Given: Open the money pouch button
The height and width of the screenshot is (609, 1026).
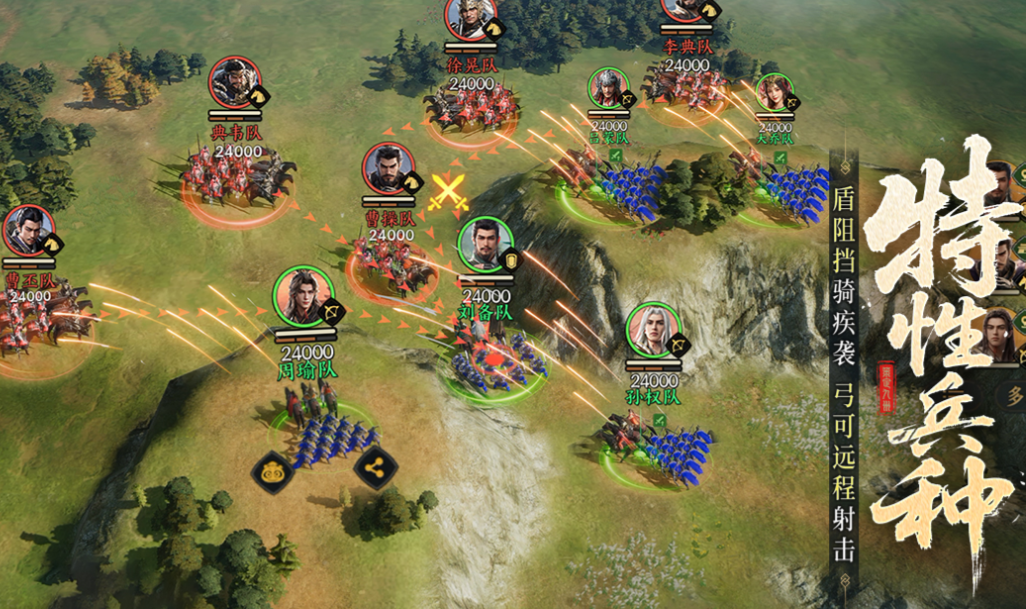Looking at the screenshot, I should pos(273,468).
